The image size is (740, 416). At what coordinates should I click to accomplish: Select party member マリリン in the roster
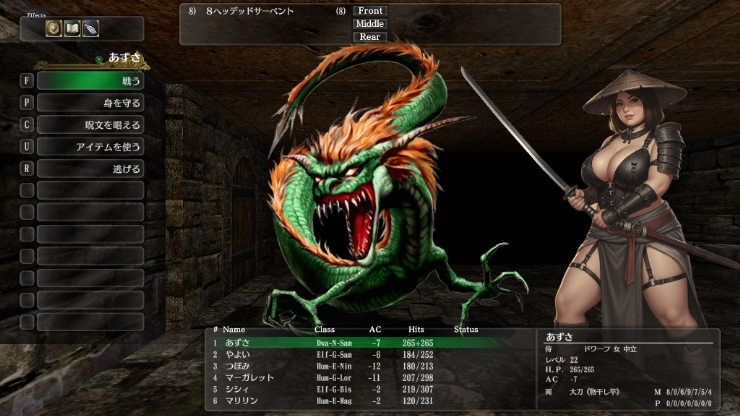pyautogui.click(x=240, y=401)
